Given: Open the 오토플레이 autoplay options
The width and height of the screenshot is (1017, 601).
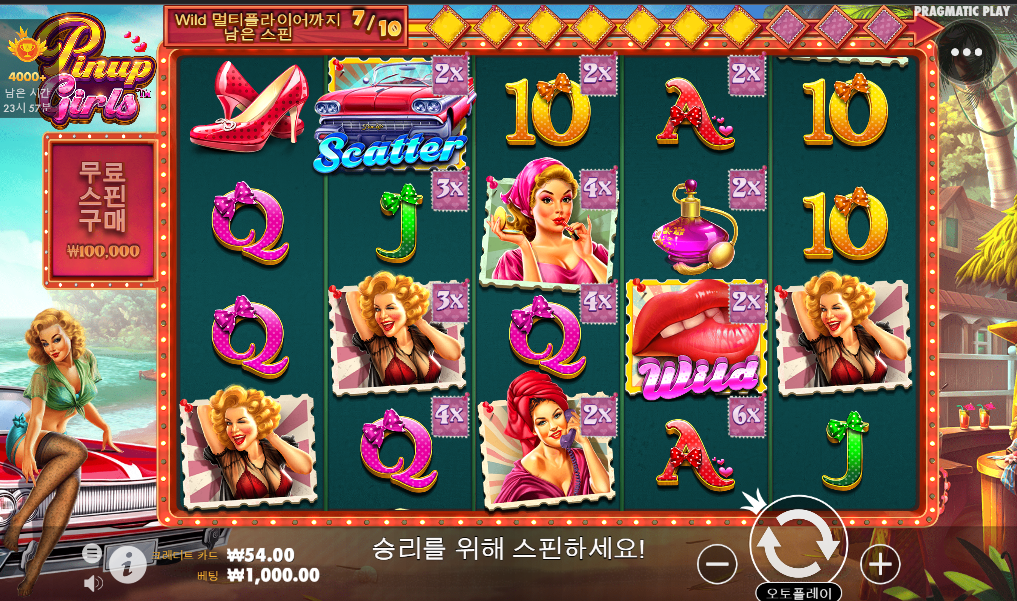Looking at the screenshot, I should (798, 592).
